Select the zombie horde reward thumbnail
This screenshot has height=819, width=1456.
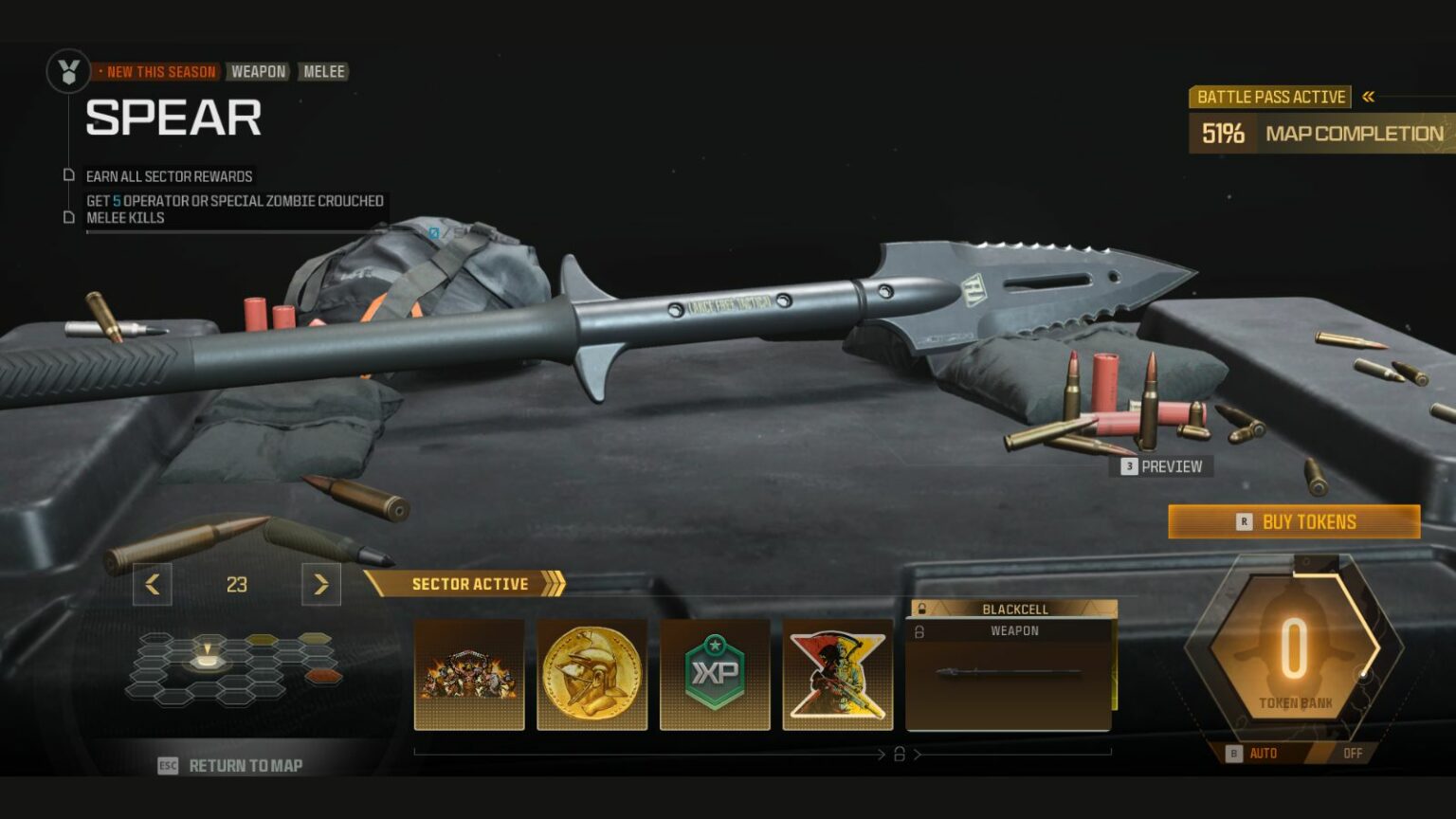pyautogui.click(x=471, y=673)
